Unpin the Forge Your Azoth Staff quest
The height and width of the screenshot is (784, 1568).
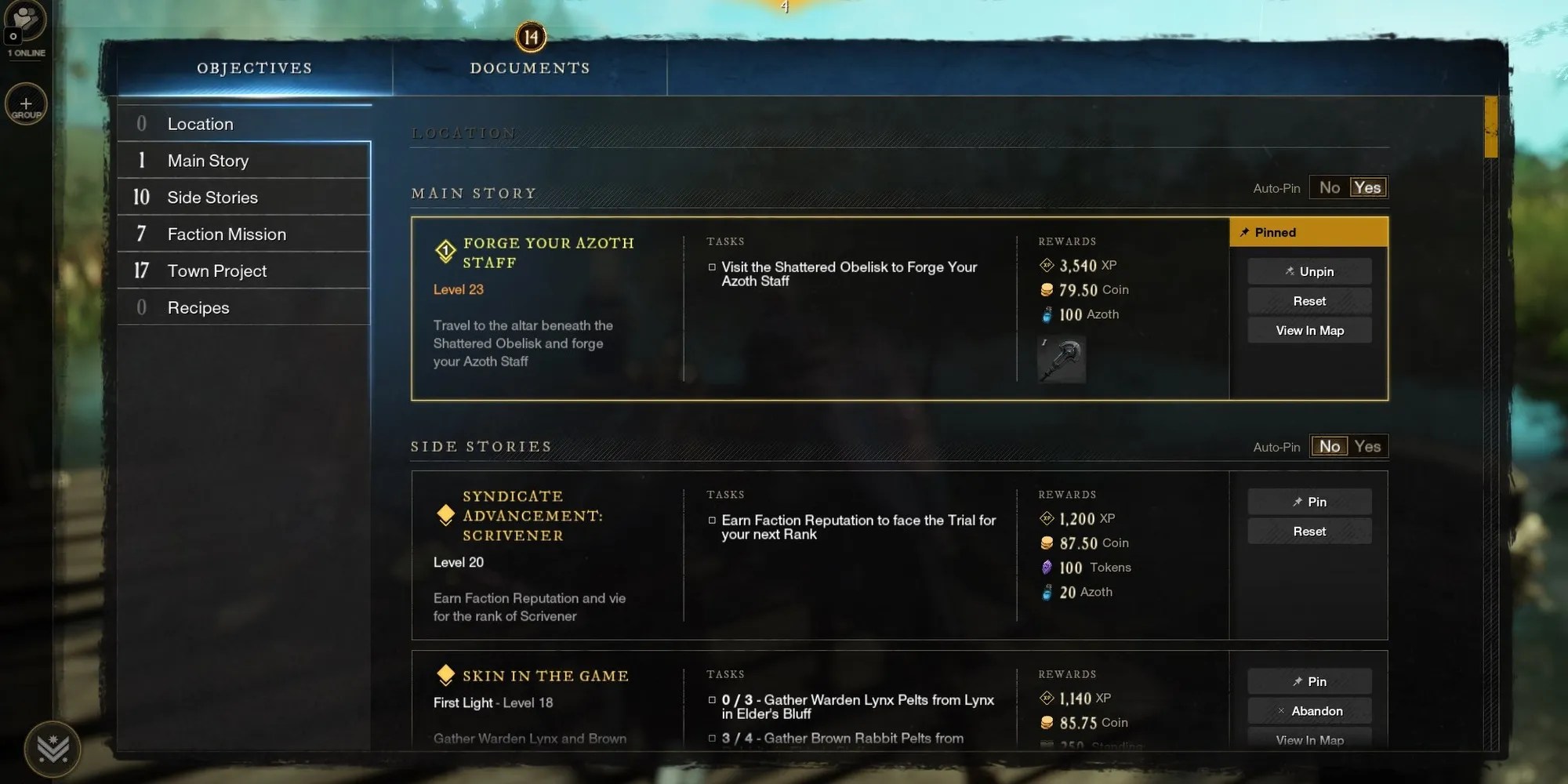[x=1309, y=271]
